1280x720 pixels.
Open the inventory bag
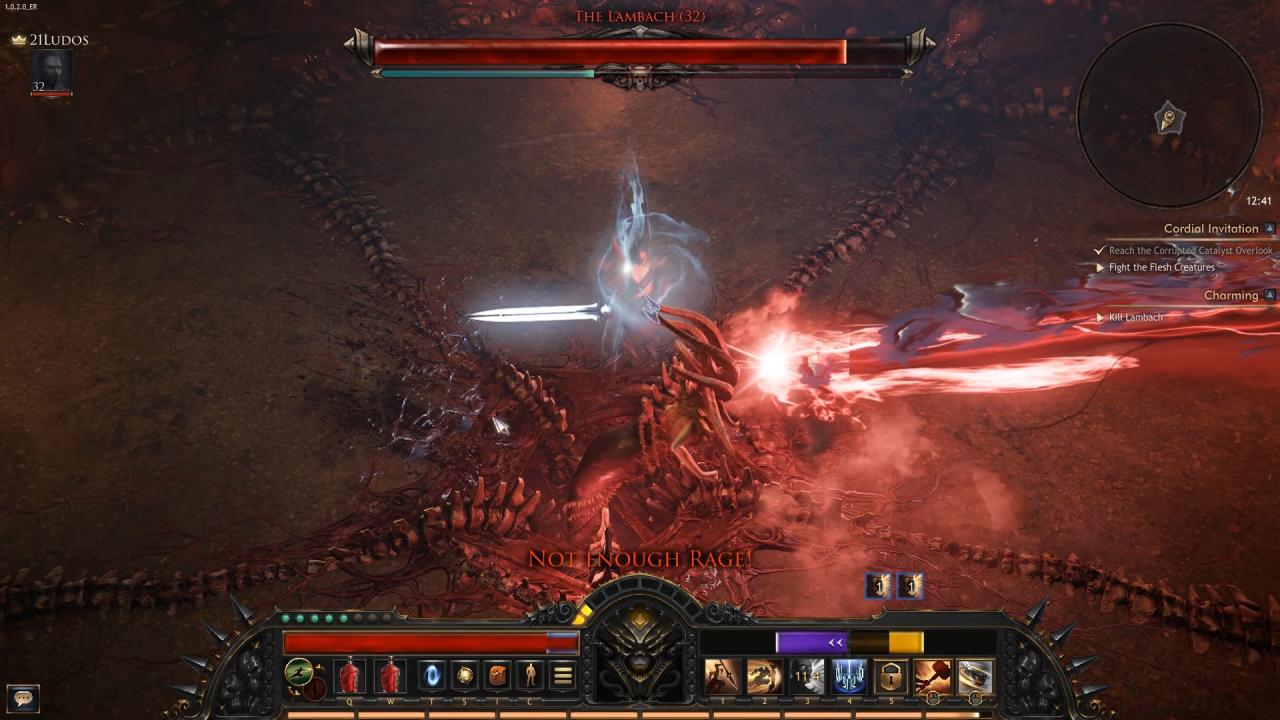pos(497,676)
